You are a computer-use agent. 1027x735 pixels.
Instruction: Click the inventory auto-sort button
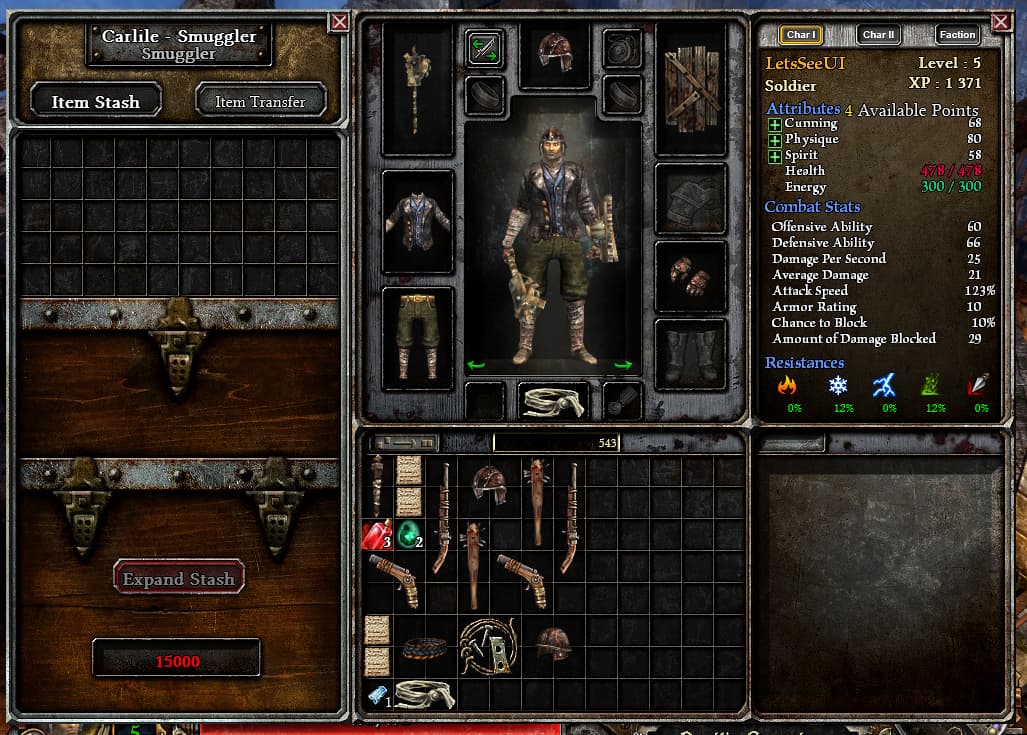click(404, 442)
